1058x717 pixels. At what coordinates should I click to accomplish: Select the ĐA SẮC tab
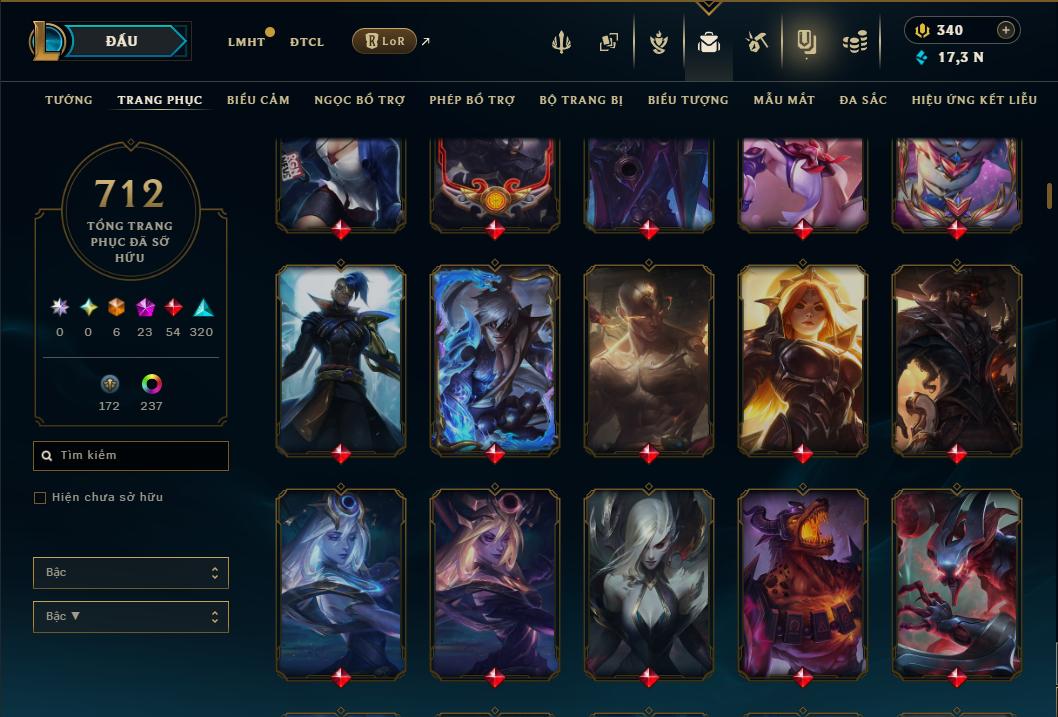[x=863, y=100]
